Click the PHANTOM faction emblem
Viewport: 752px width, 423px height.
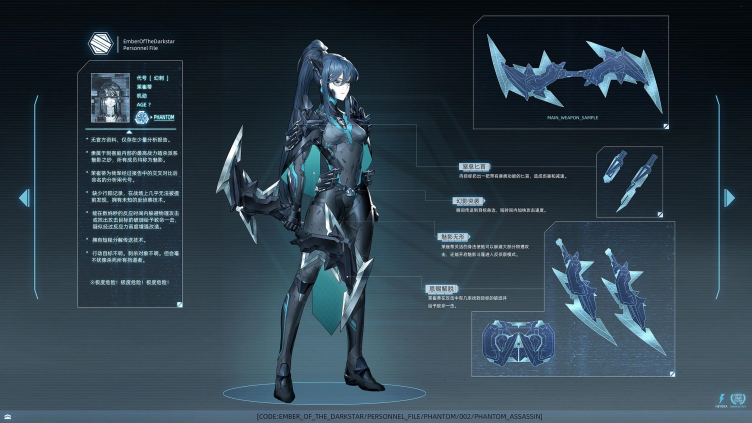[142, 117]
